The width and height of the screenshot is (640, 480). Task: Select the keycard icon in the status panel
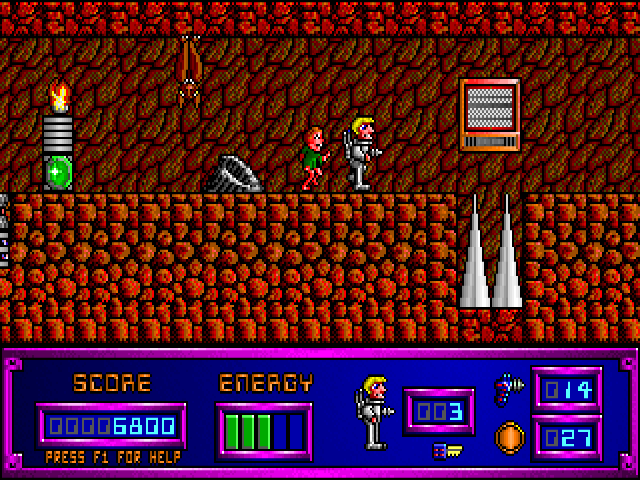click(x=446, y=451)
